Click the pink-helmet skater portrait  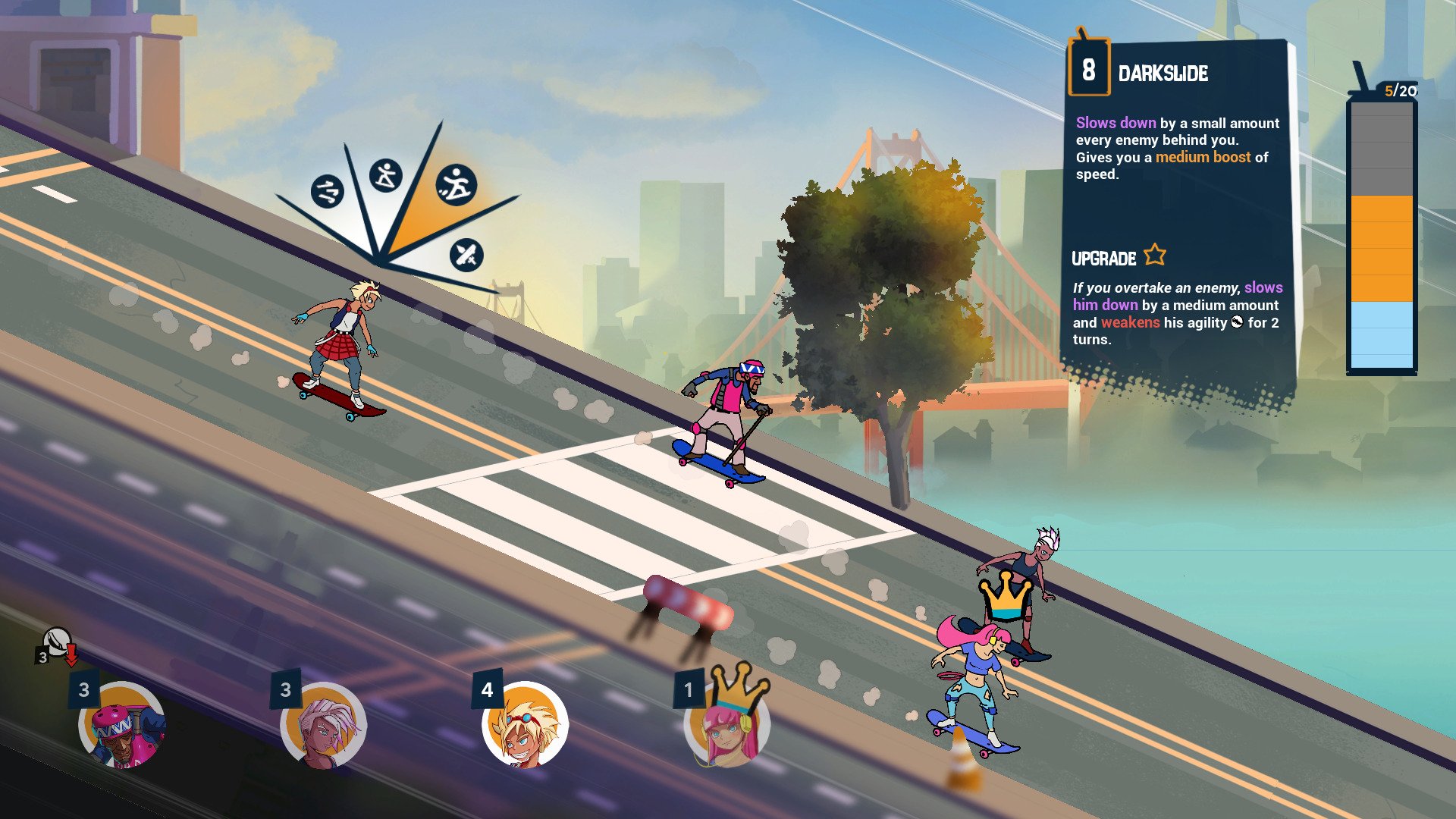[x=122, y=726]
